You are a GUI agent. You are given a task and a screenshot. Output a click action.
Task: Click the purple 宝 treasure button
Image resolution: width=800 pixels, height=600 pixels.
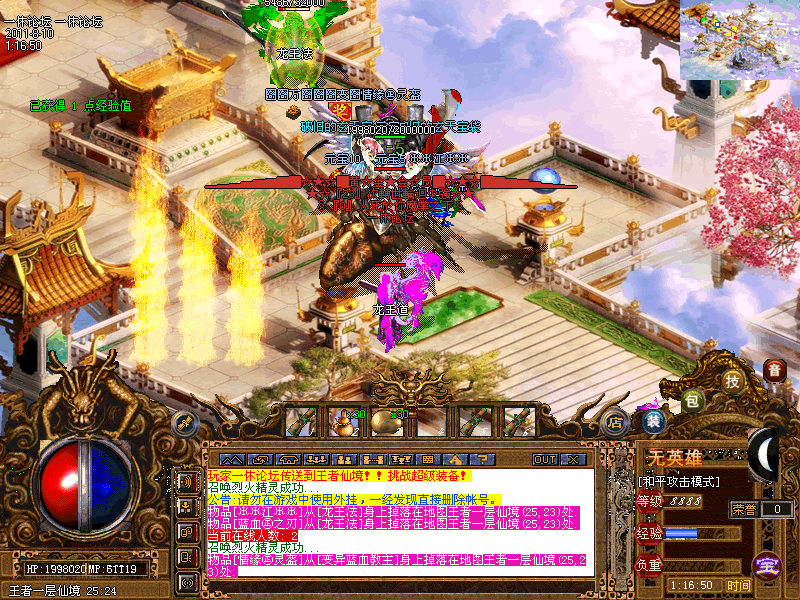tap(767, 565)
